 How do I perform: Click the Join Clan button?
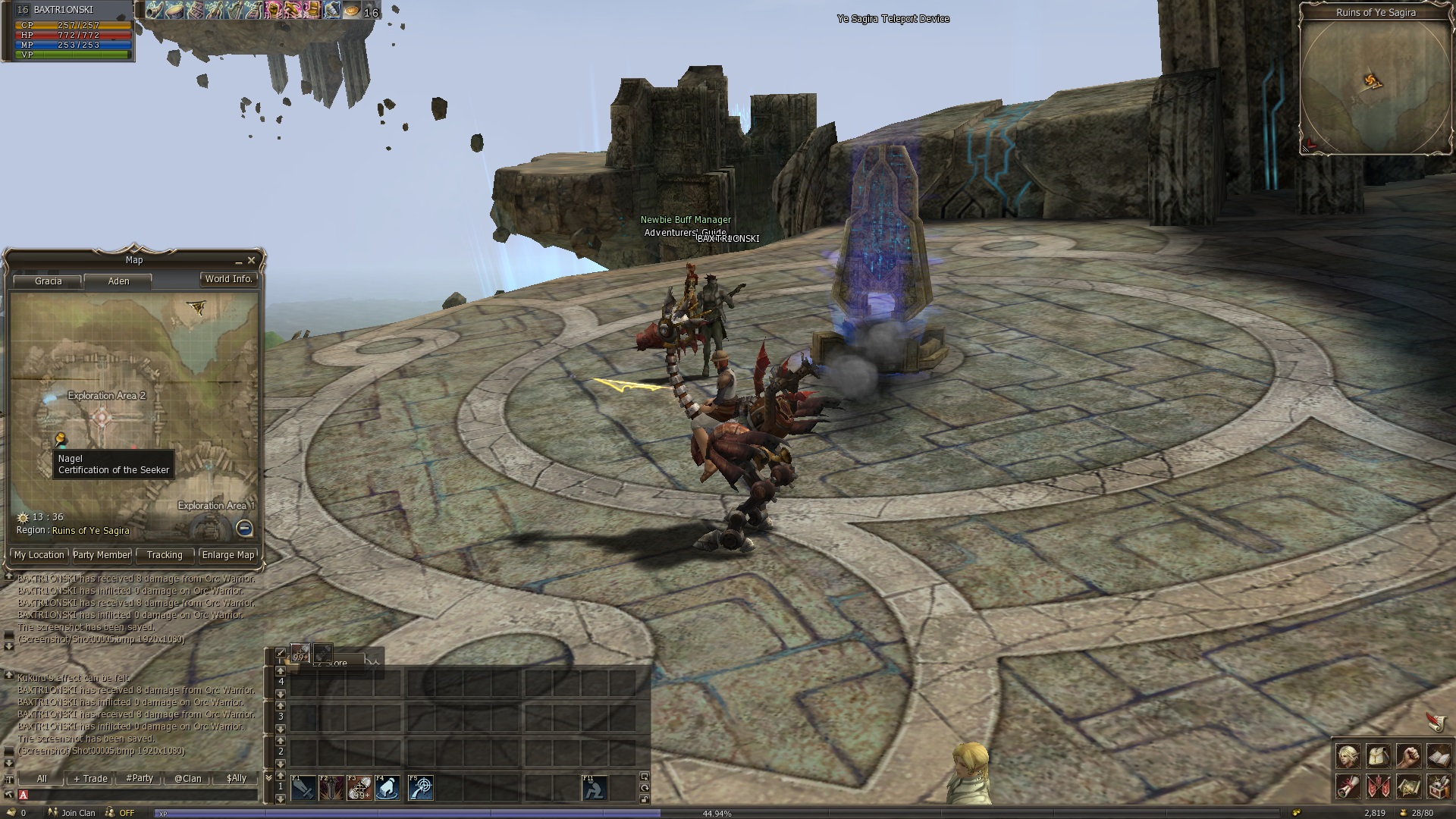point(73,813)
